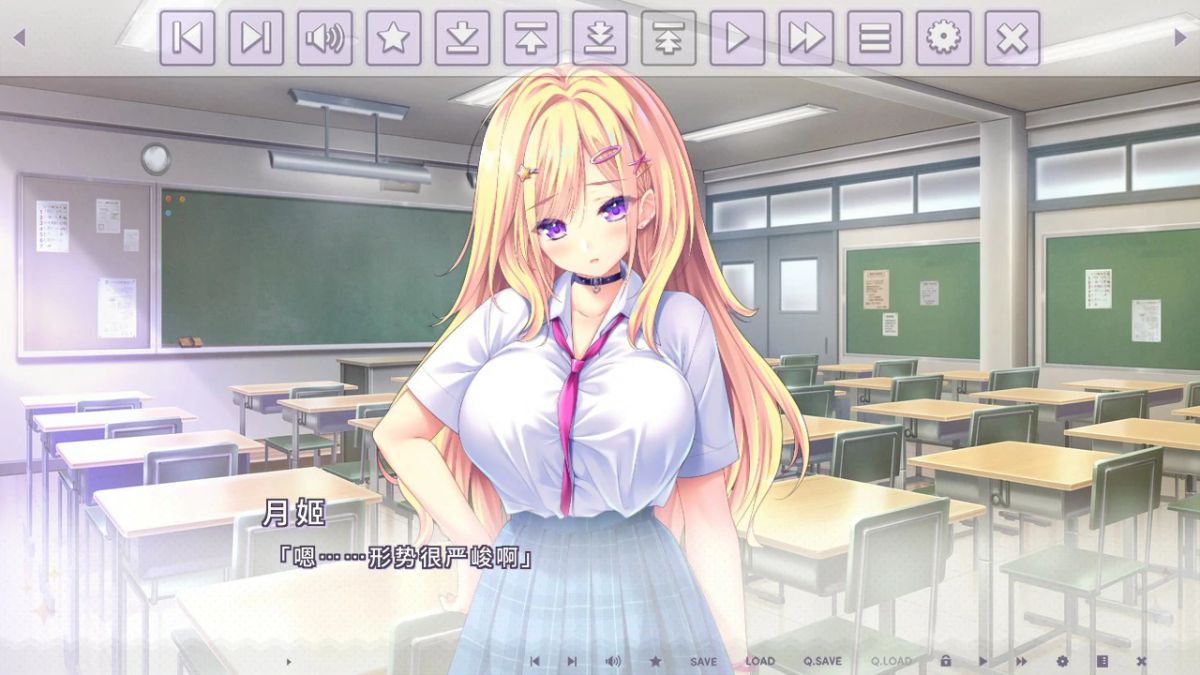Open settings with the large gear tile

coord(944,38)
